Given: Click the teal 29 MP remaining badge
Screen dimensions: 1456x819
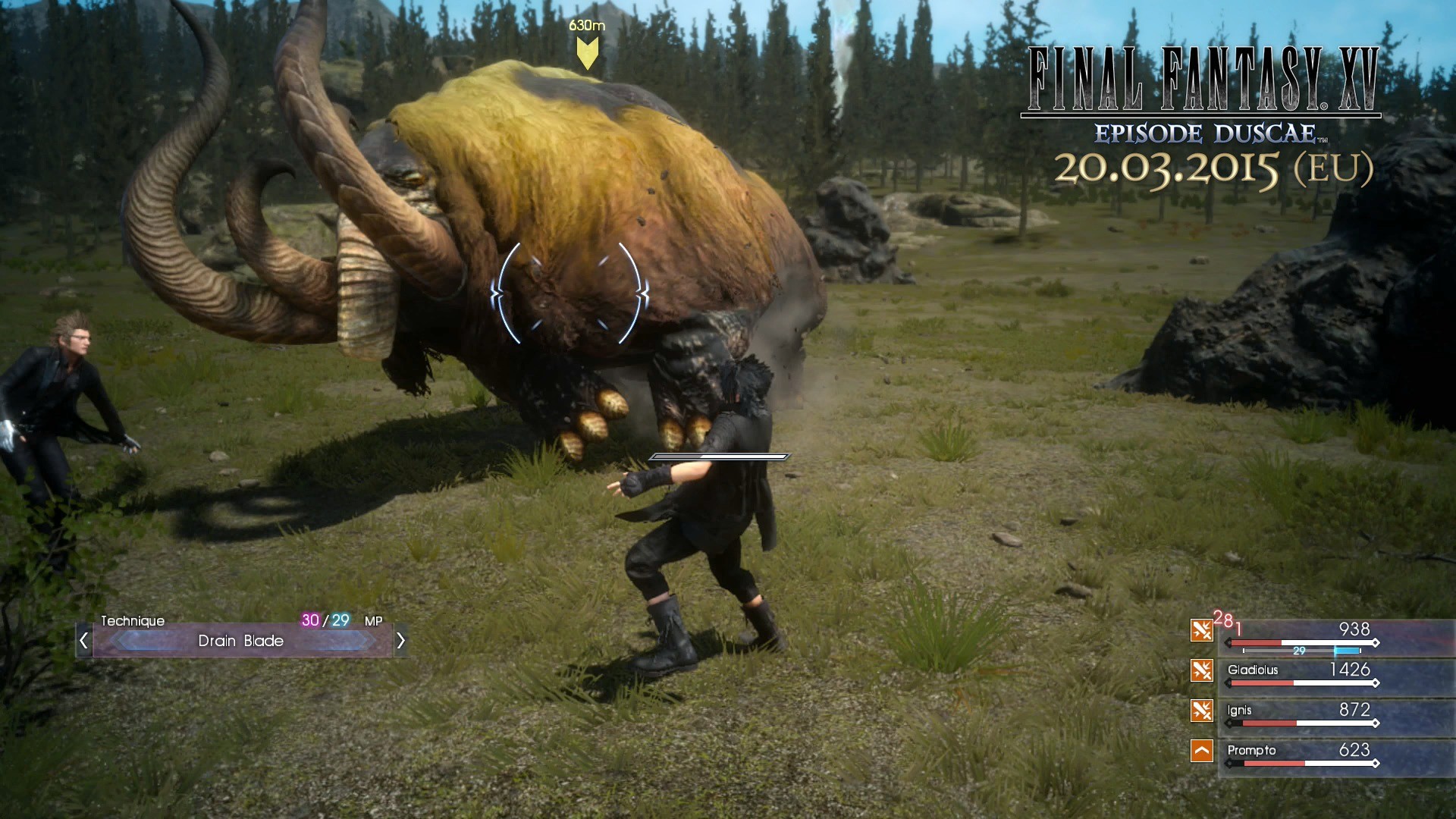Looking at the screenshot, I should [x=340, y=620].
